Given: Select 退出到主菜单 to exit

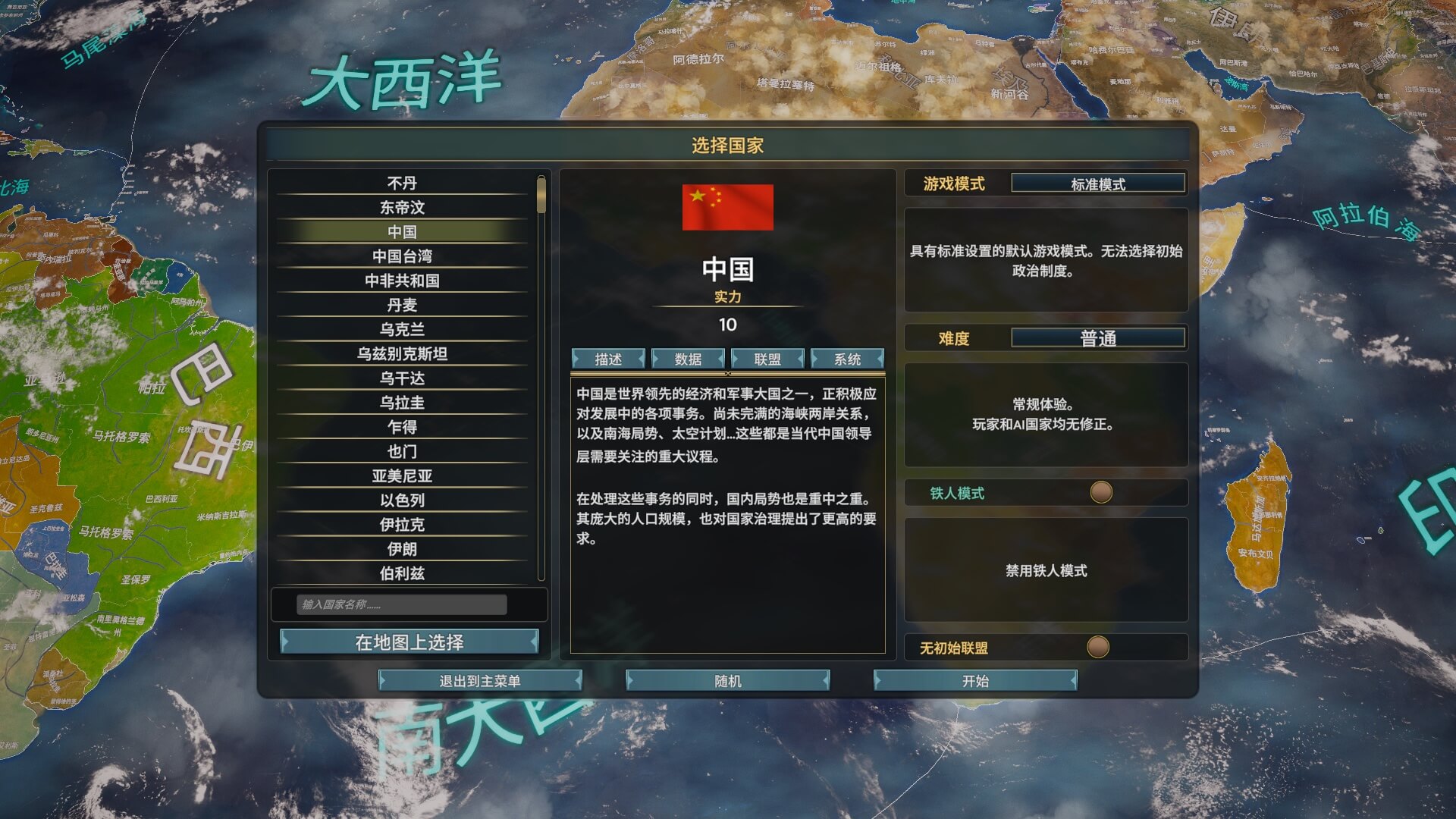Looking at the screenshot, I should [480, 681].
